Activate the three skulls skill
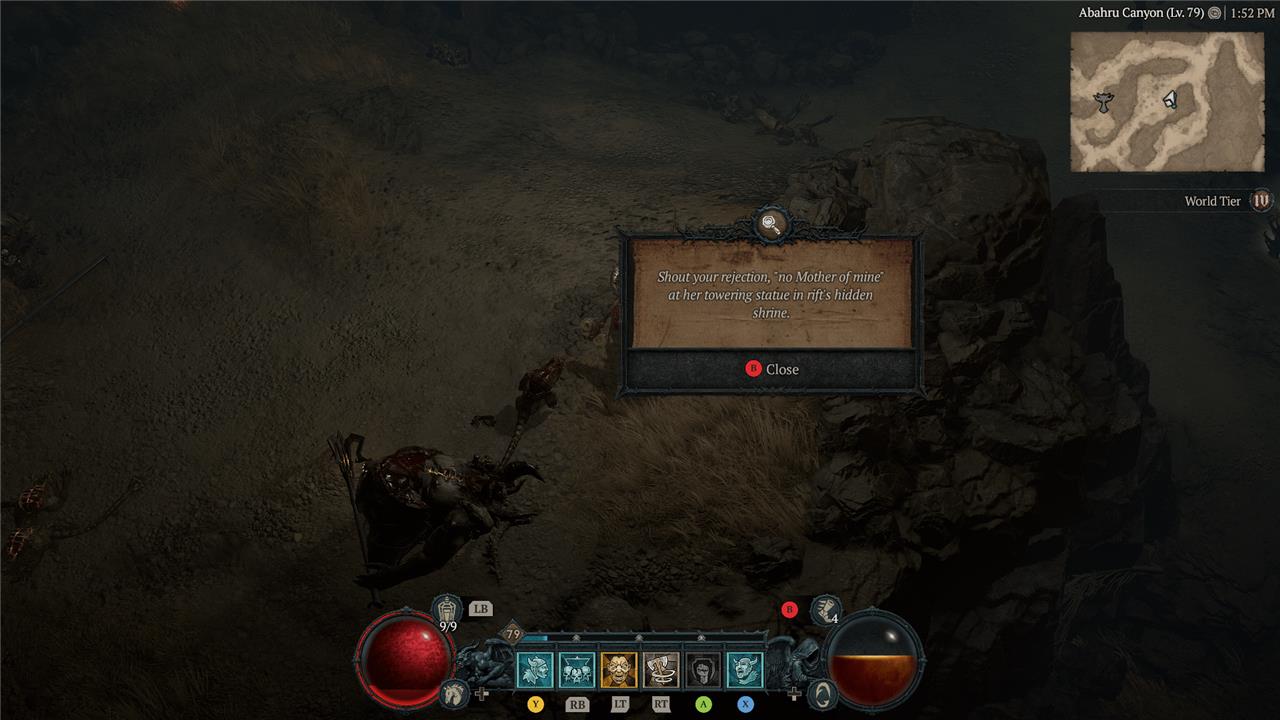The width and height of the screenshot is (1280, 720). point(577,670)
